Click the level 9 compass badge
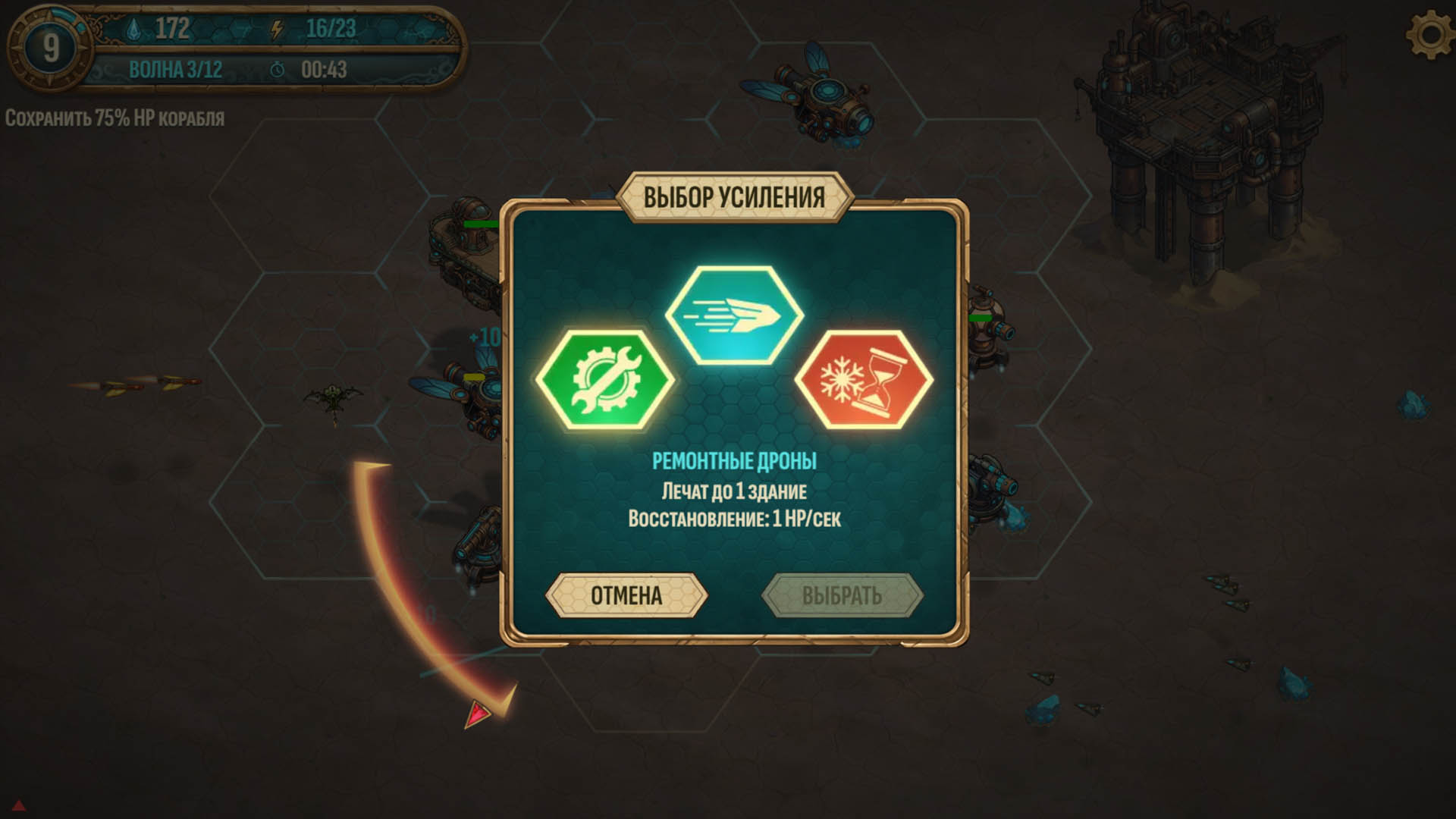The width and height of the screenshot is (1456, 819). pyautogui.click(x=50, y=45)
